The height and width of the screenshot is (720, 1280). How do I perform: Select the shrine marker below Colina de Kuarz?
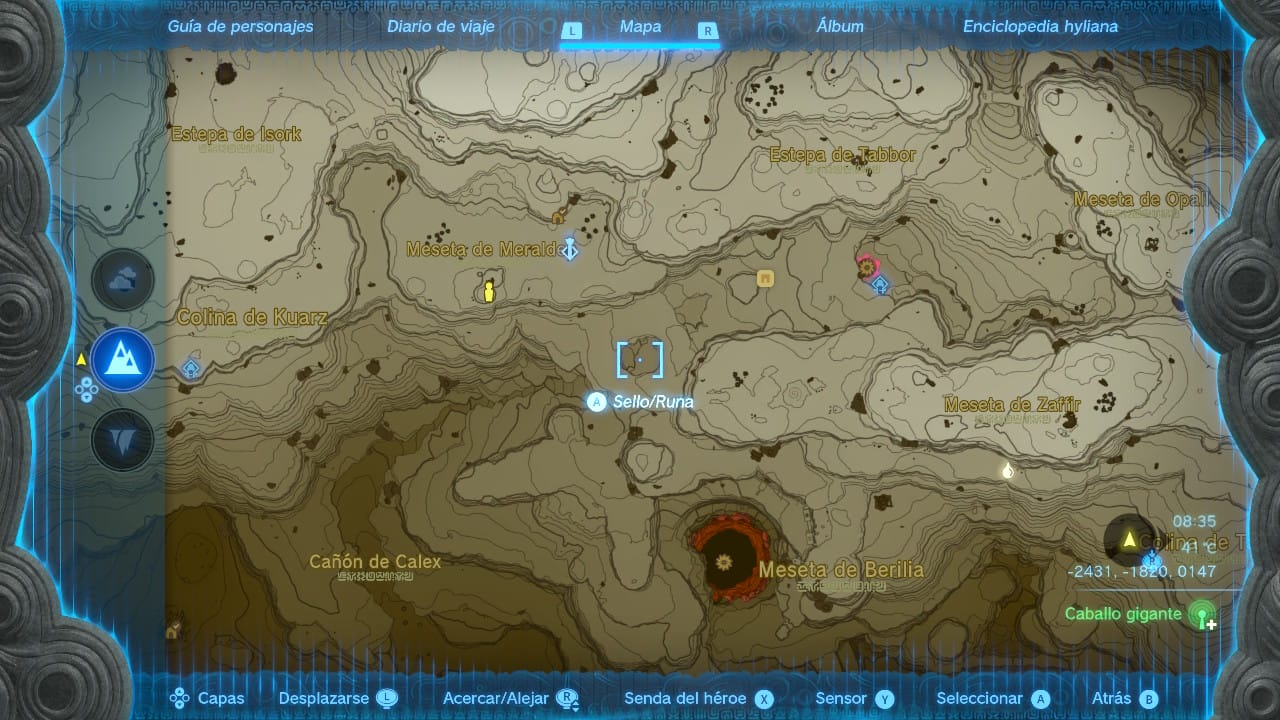coord(191,369)
